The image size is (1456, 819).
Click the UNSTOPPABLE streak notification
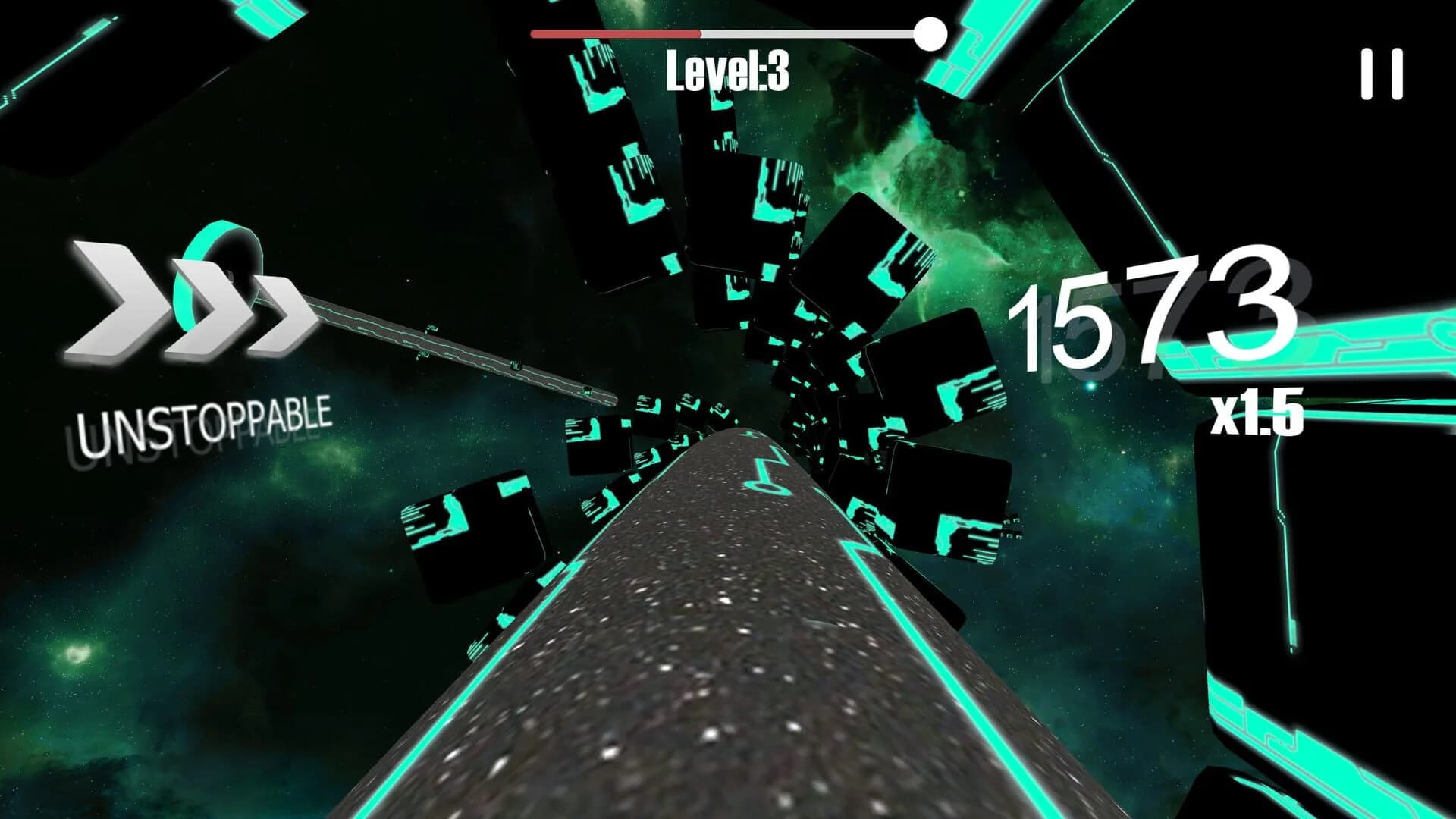(x=205, y=417)
